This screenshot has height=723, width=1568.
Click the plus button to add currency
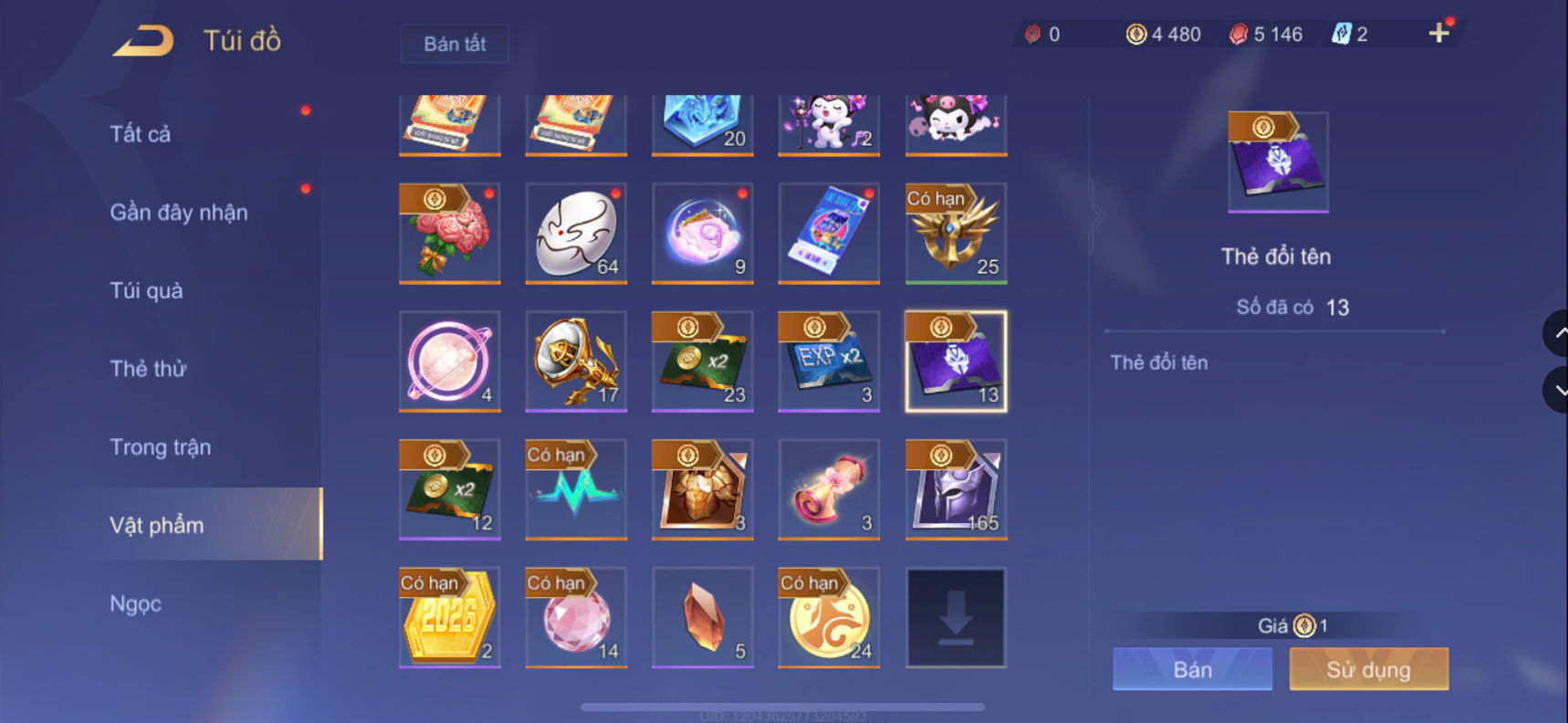[x=1439, y=34]
